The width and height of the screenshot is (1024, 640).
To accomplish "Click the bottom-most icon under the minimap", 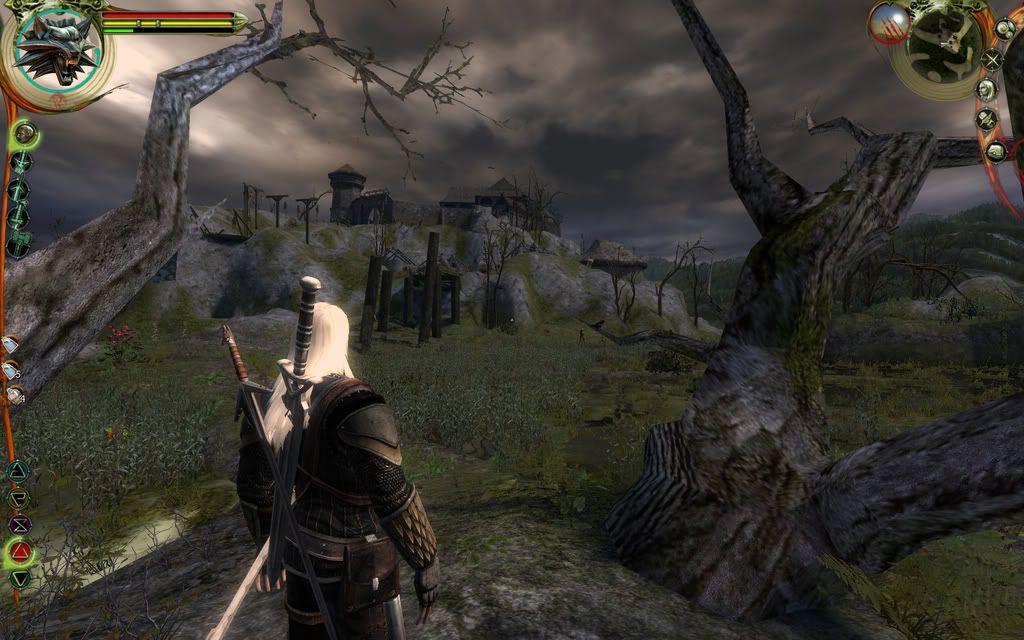I will tap(995, 151).
